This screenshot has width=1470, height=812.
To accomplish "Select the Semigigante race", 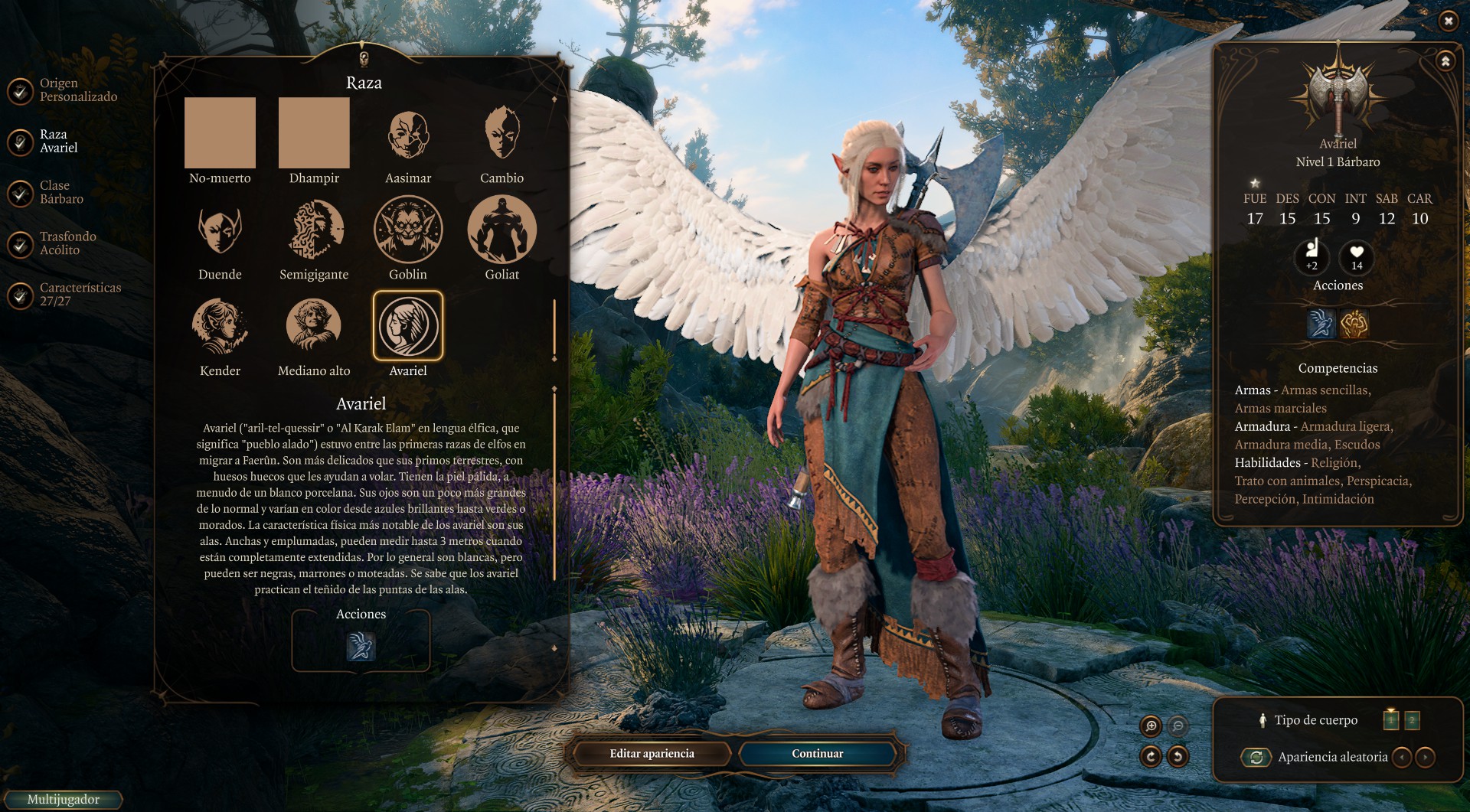I will tap(314, 230).
